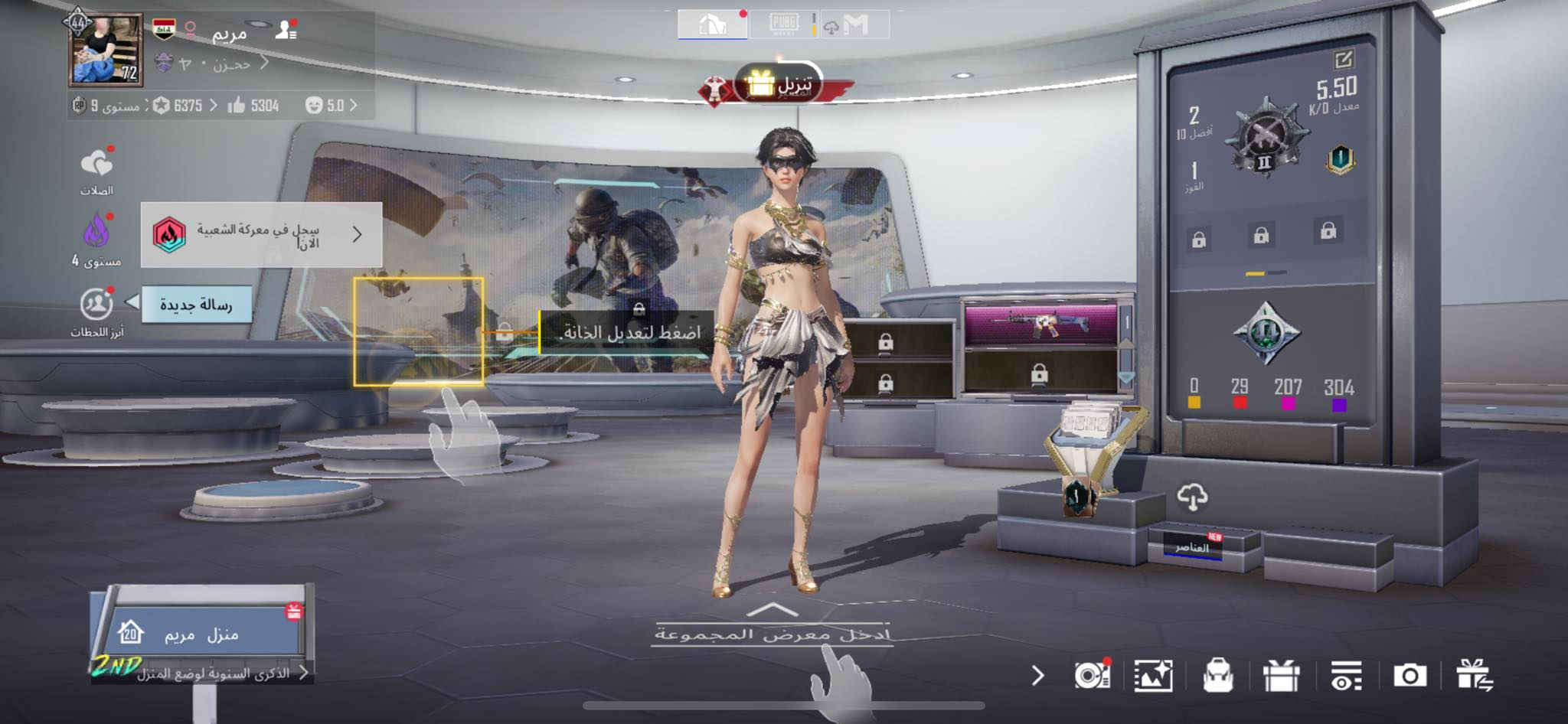
Task: Switch to the PUBG Mobile tab
Action: [782, 24]
